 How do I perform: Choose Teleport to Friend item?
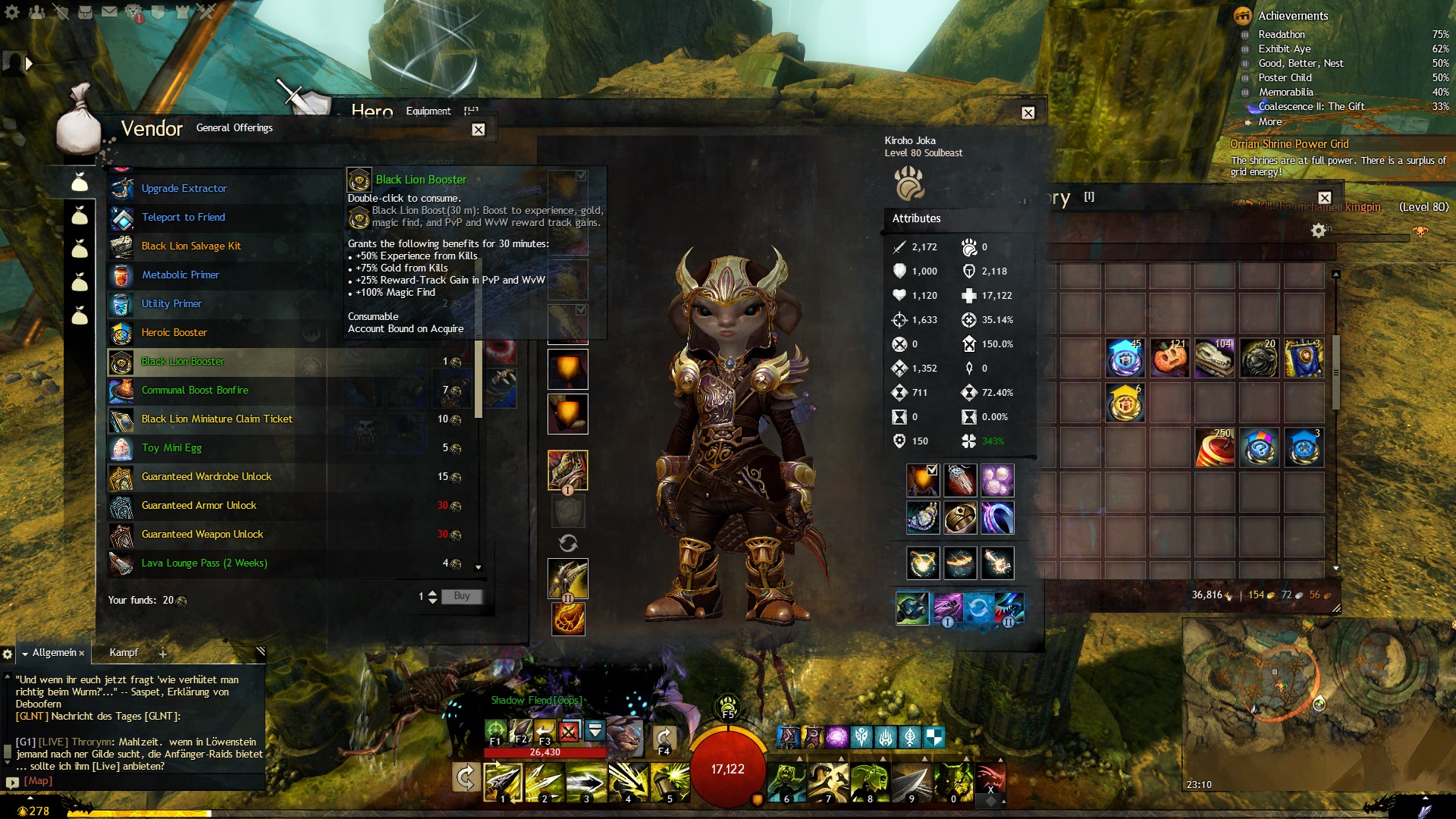coord(184,218)
